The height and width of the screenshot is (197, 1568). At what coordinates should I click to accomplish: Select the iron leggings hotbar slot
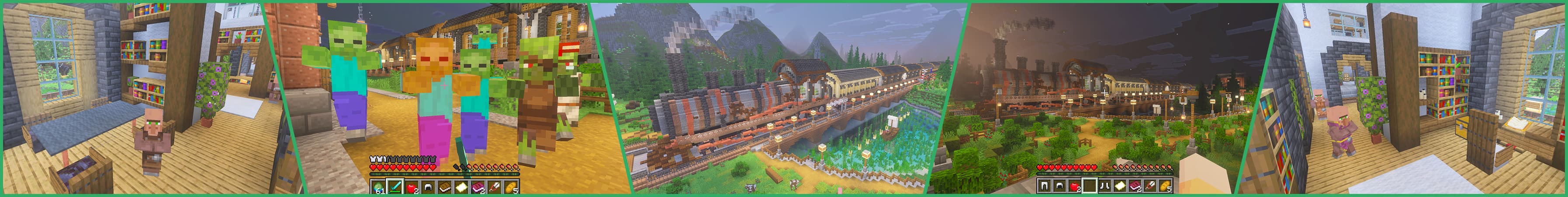(1045, 186)
